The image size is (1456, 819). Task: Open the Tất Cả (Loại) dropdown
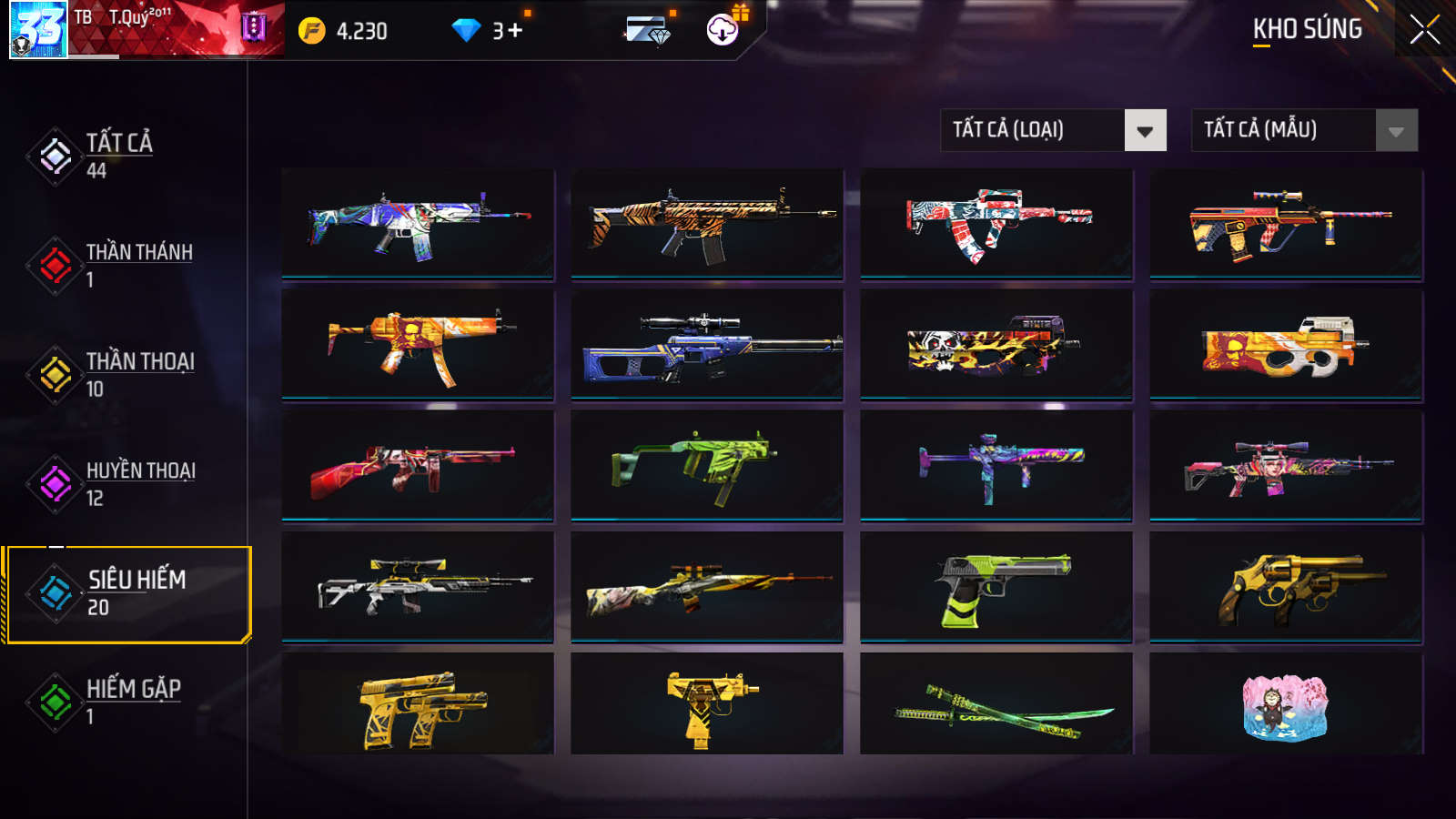coord(1053,130)
